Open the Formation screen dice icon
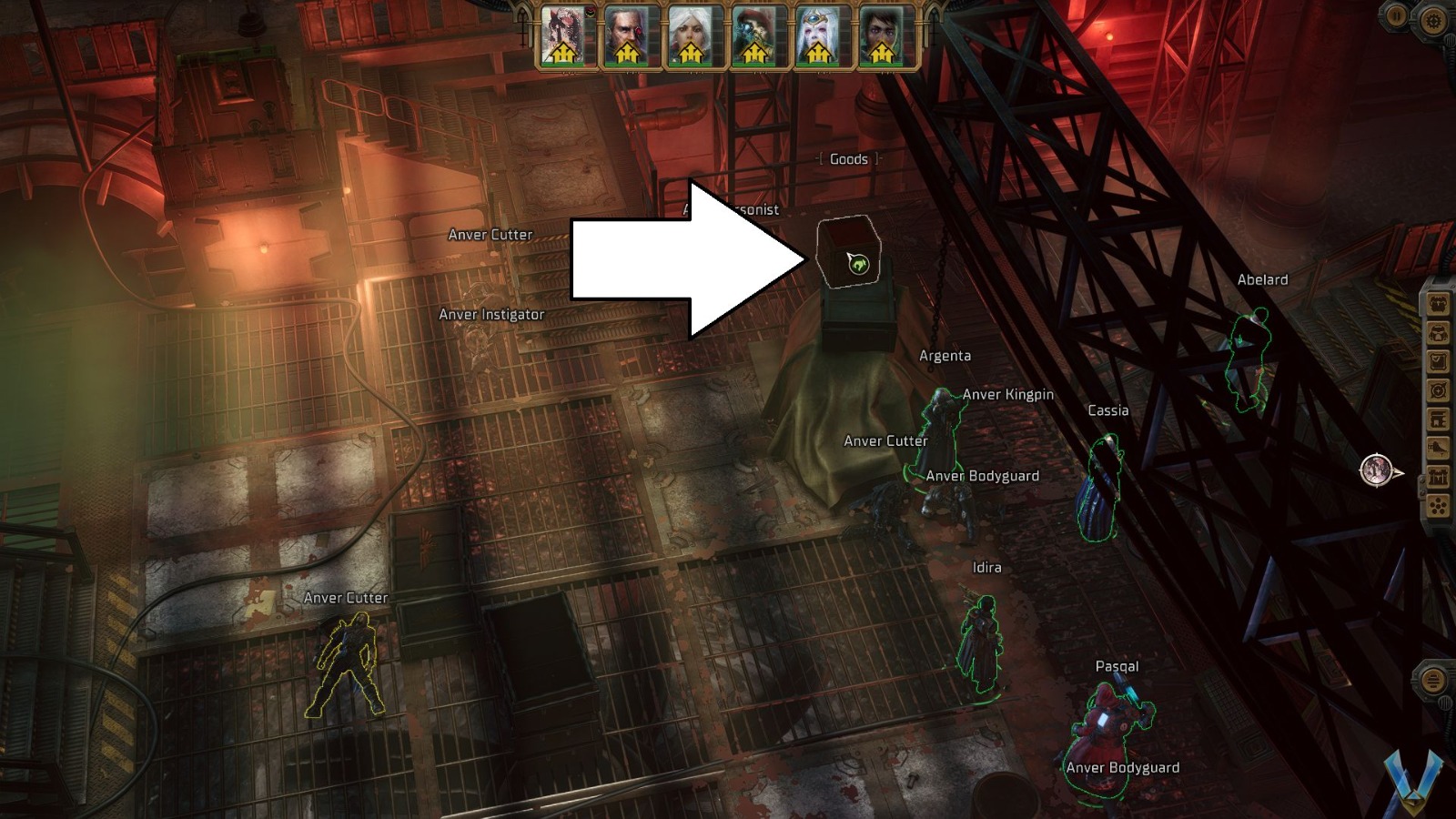 click(x=1436, y=504)
